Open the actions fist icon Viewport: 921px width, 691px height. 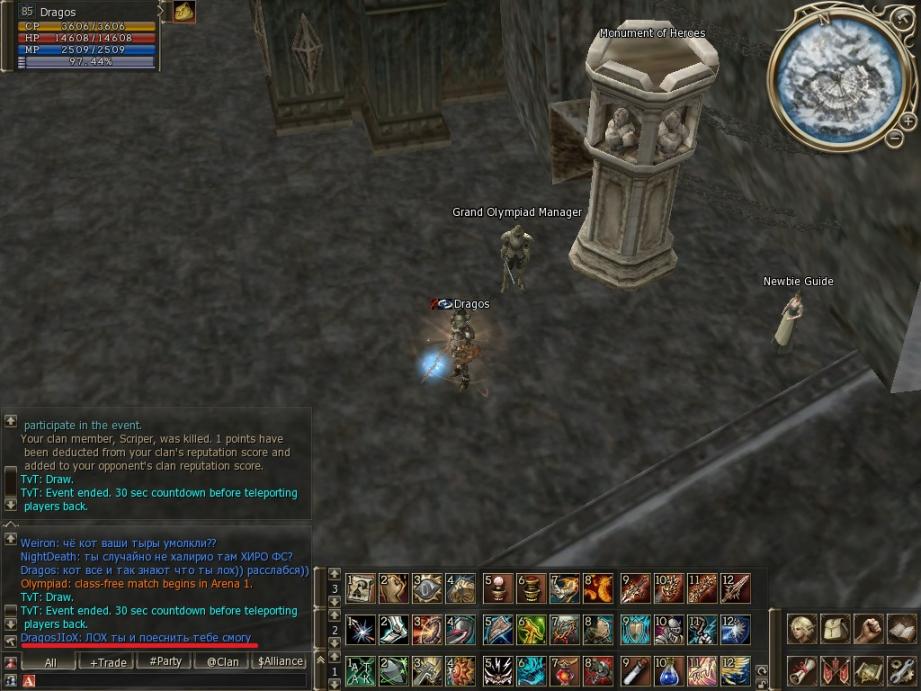tap(868, 629)
